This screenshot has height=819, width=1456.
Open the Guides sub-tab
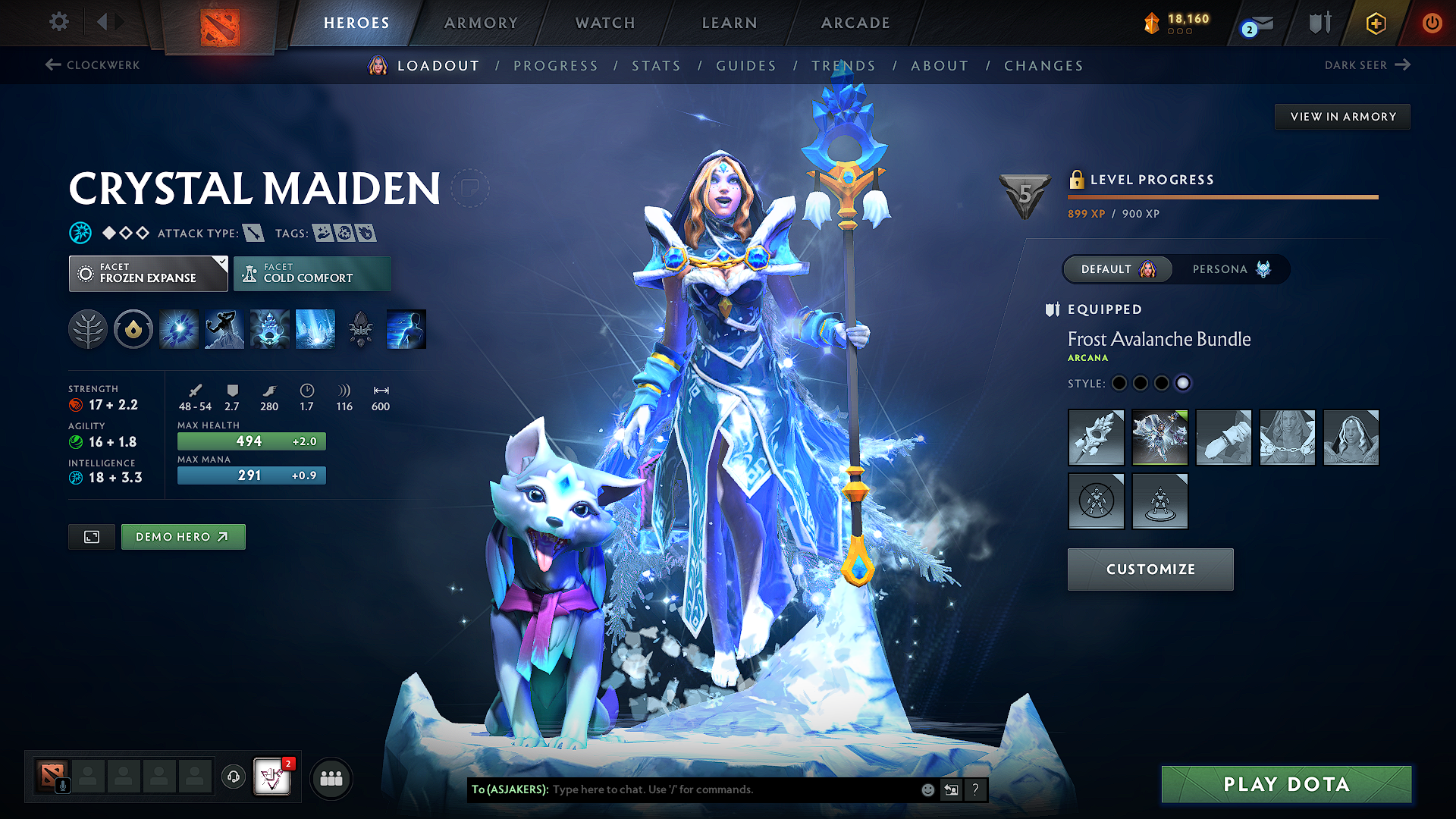[746, 66]
